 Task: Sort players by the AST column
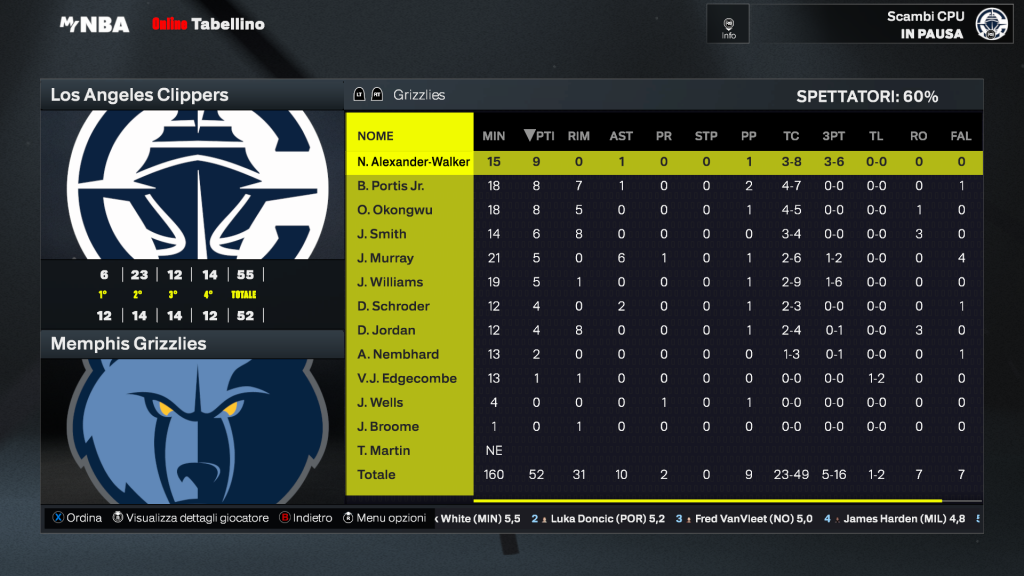click(621, 136)
